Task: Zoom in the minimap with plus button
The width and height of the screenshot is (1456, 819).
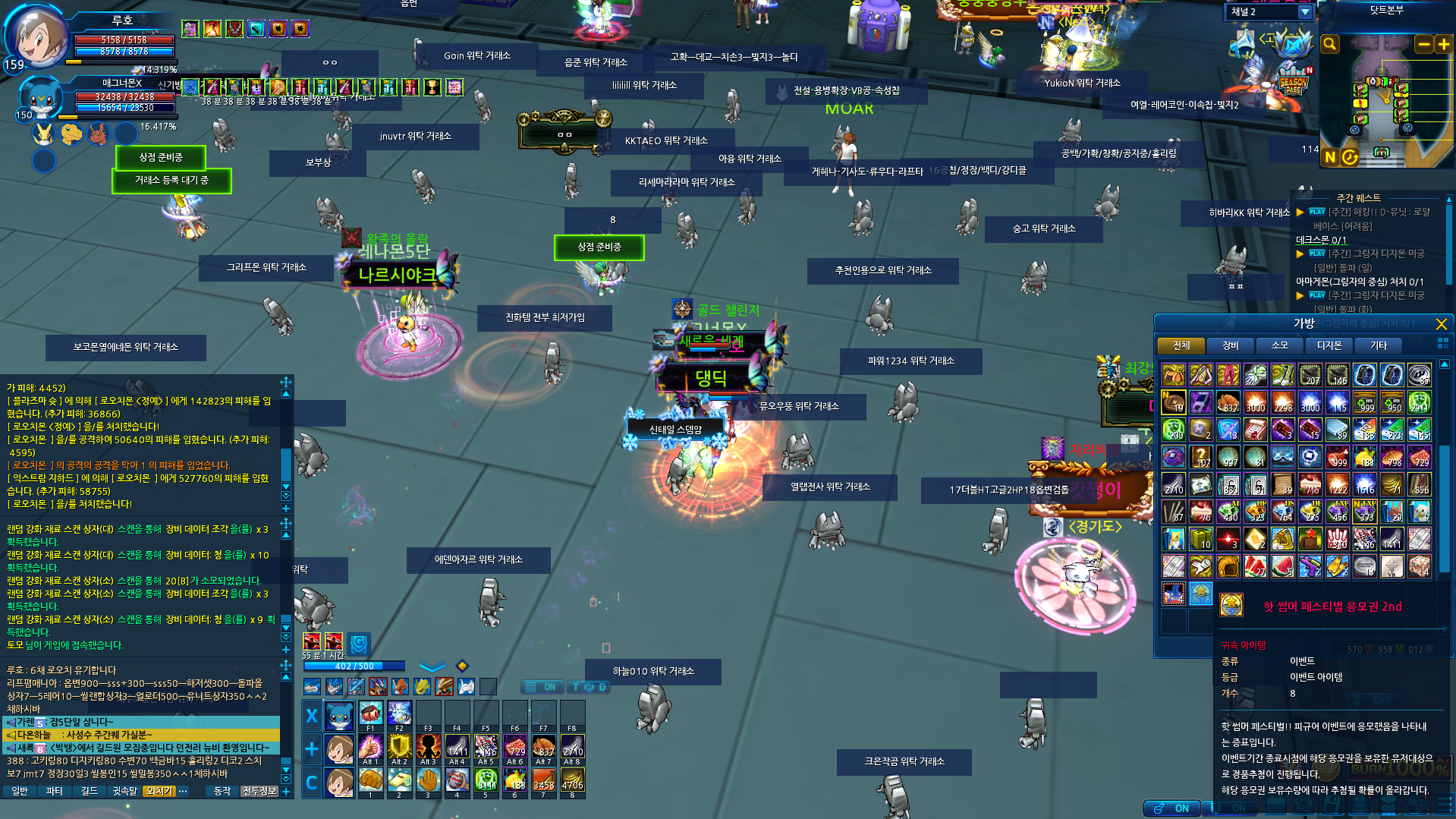Action: click(x=1443, y=45)
